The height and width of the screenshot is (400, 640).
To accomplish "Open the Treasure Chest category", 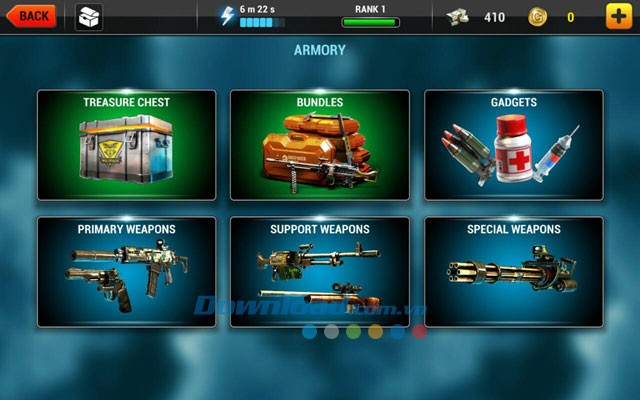I will click(x=126, y=145).
